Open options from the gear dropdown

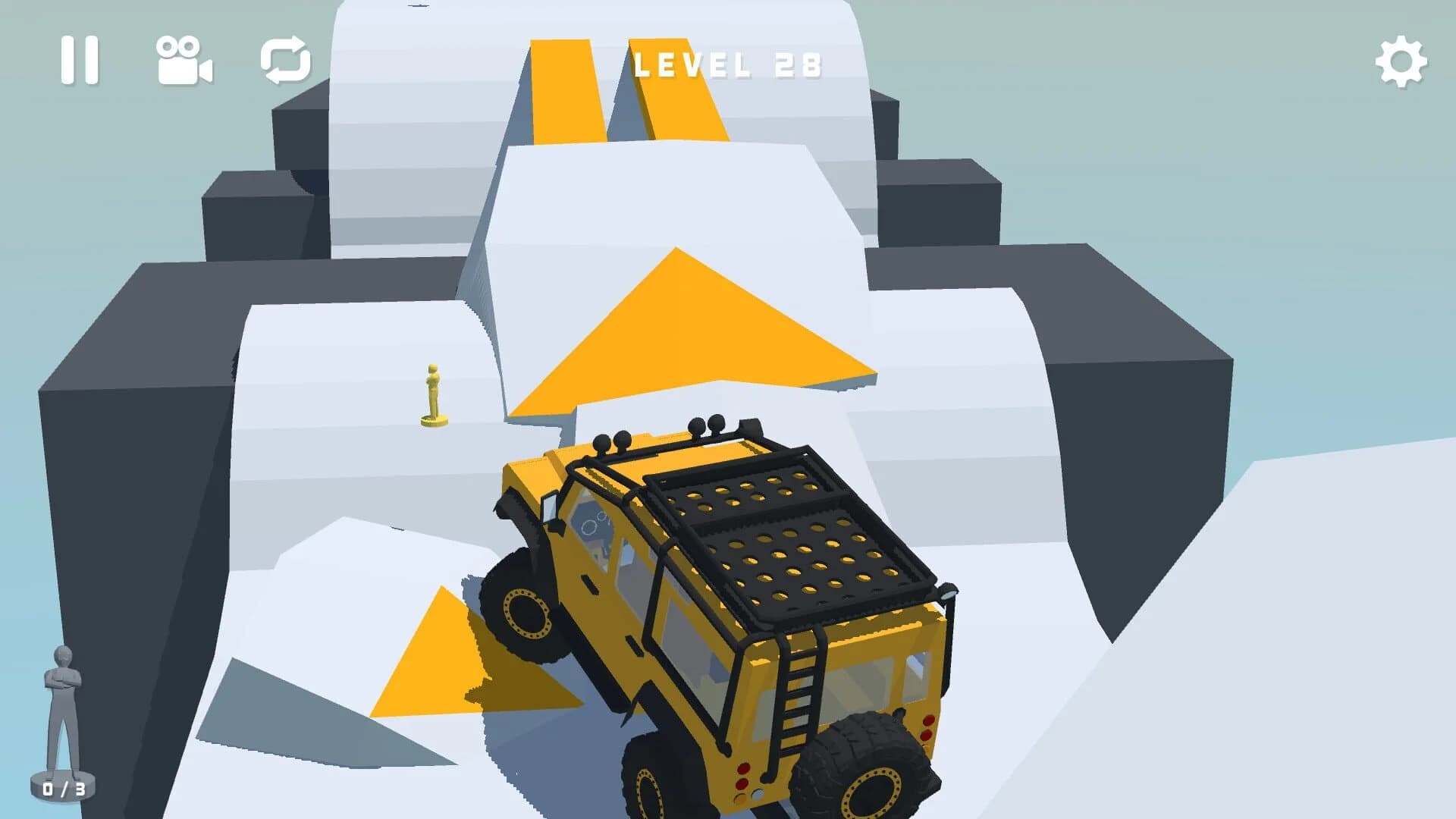pyautogui.click(x=1402, y=62)
